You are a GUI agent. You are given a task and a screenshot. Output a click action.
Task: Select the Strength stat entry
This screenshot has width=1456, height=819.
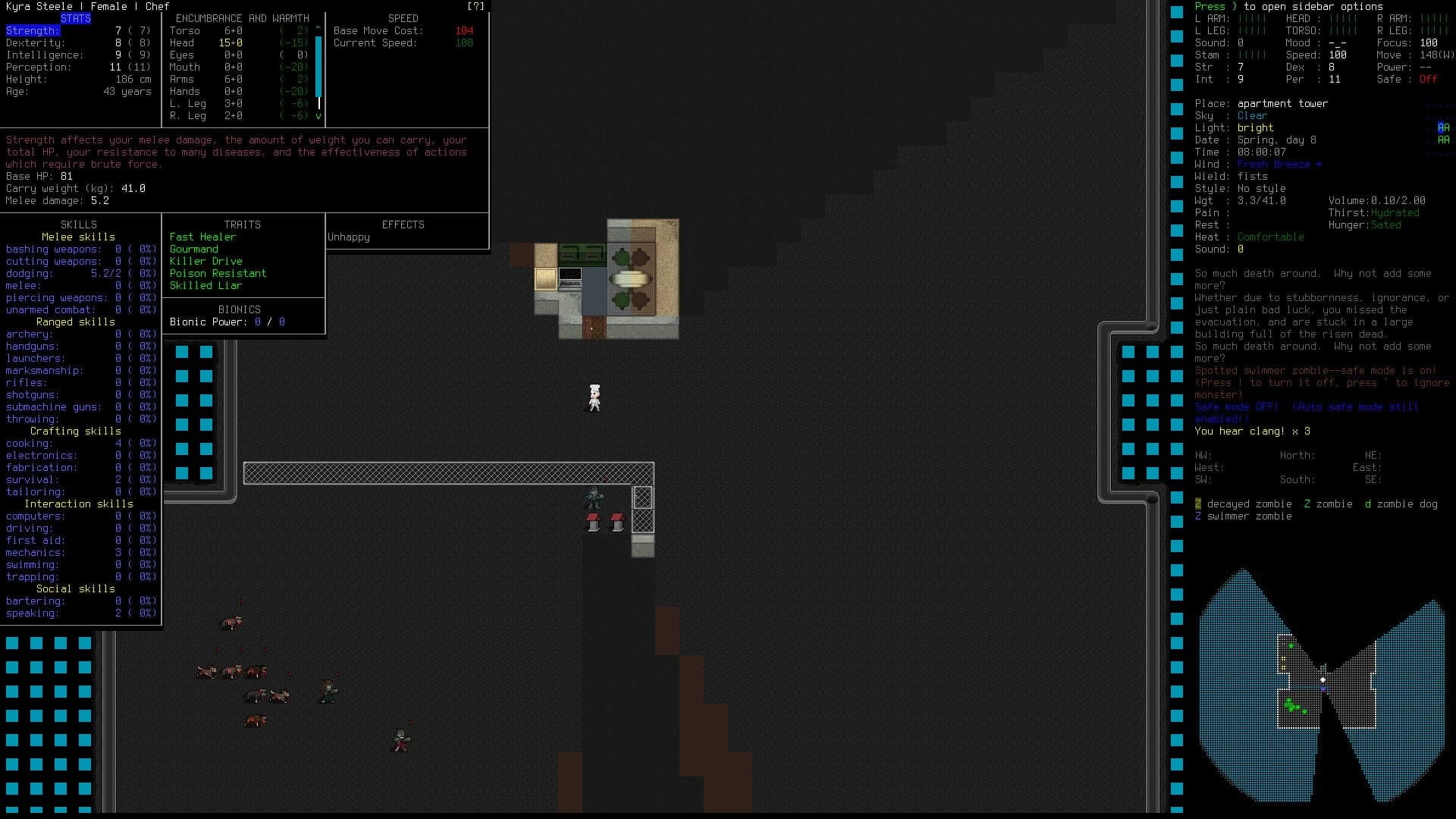[32, 30]
